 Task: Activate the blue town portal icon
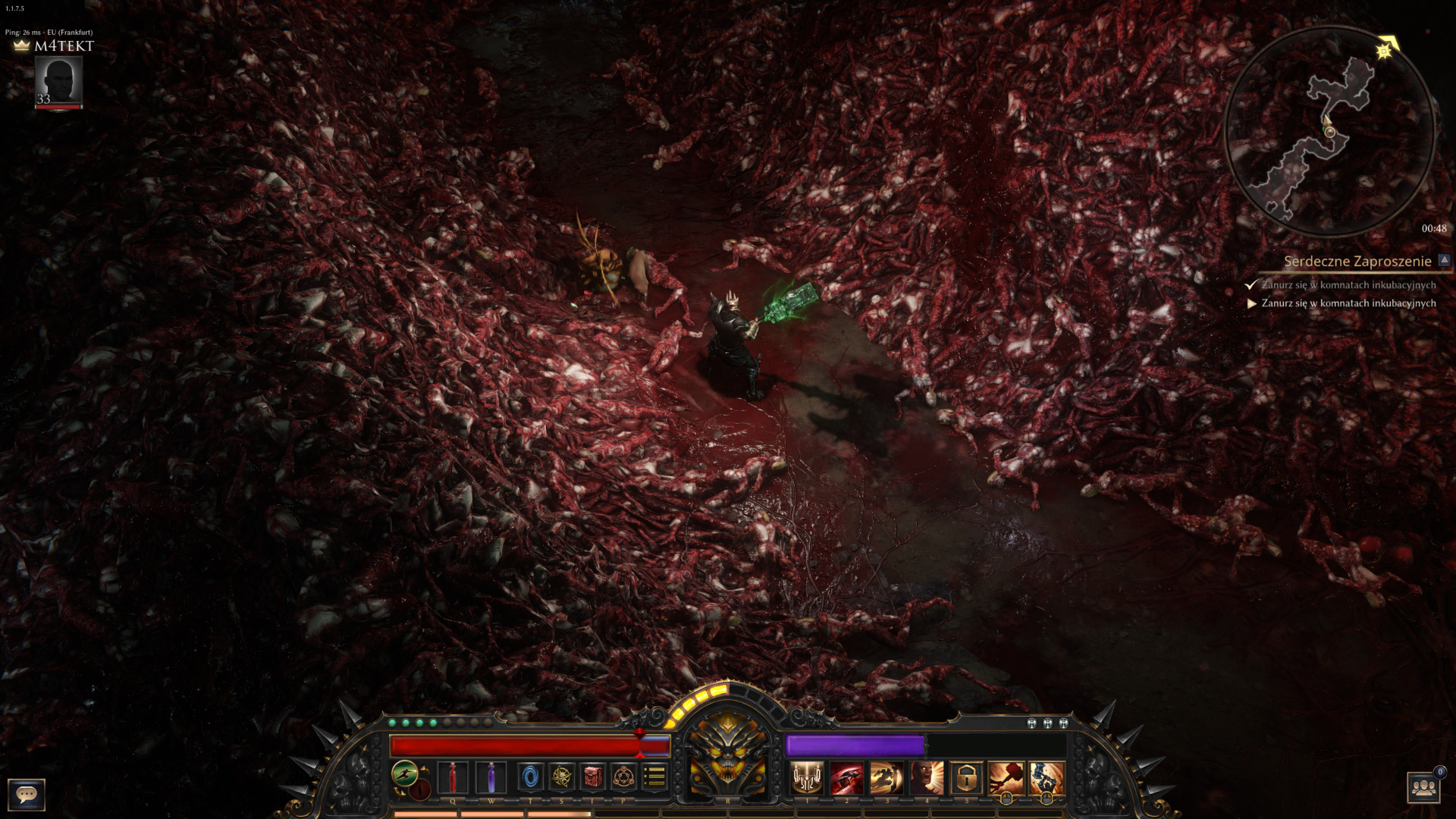pyautogui.click(x=530, y=777)
